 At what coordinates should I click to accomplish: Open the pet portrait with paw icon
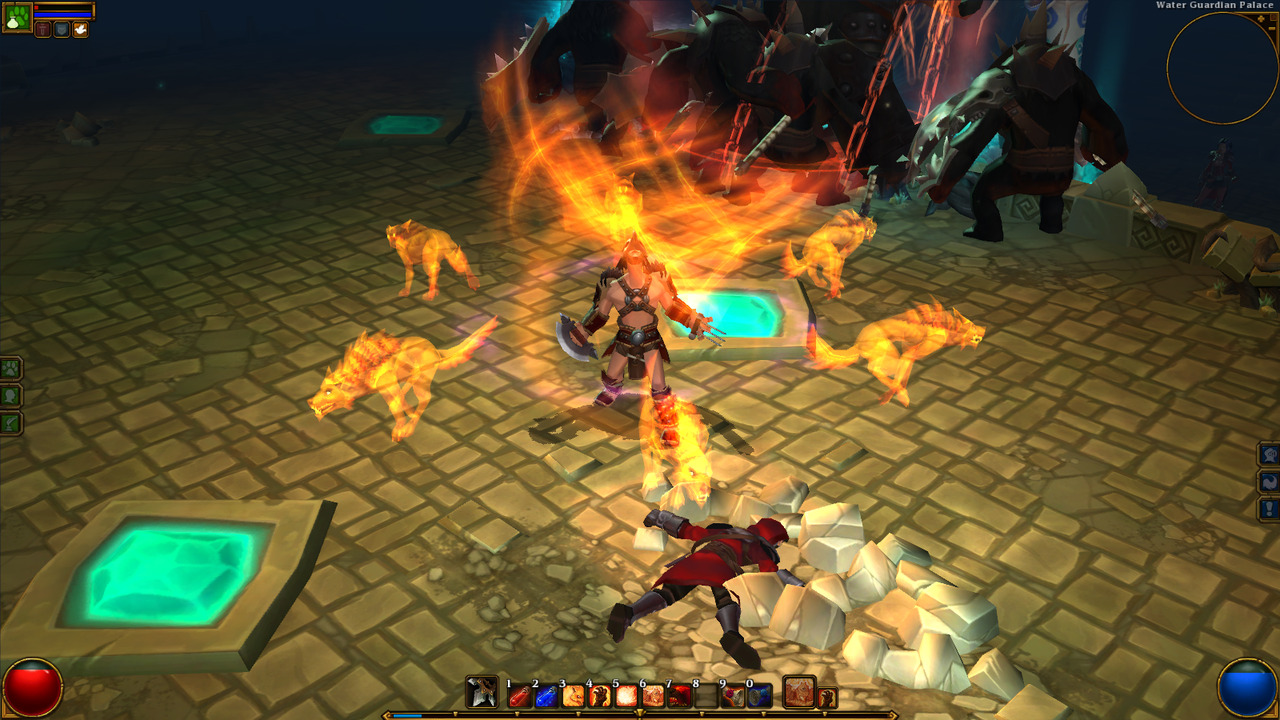point(16,17)
